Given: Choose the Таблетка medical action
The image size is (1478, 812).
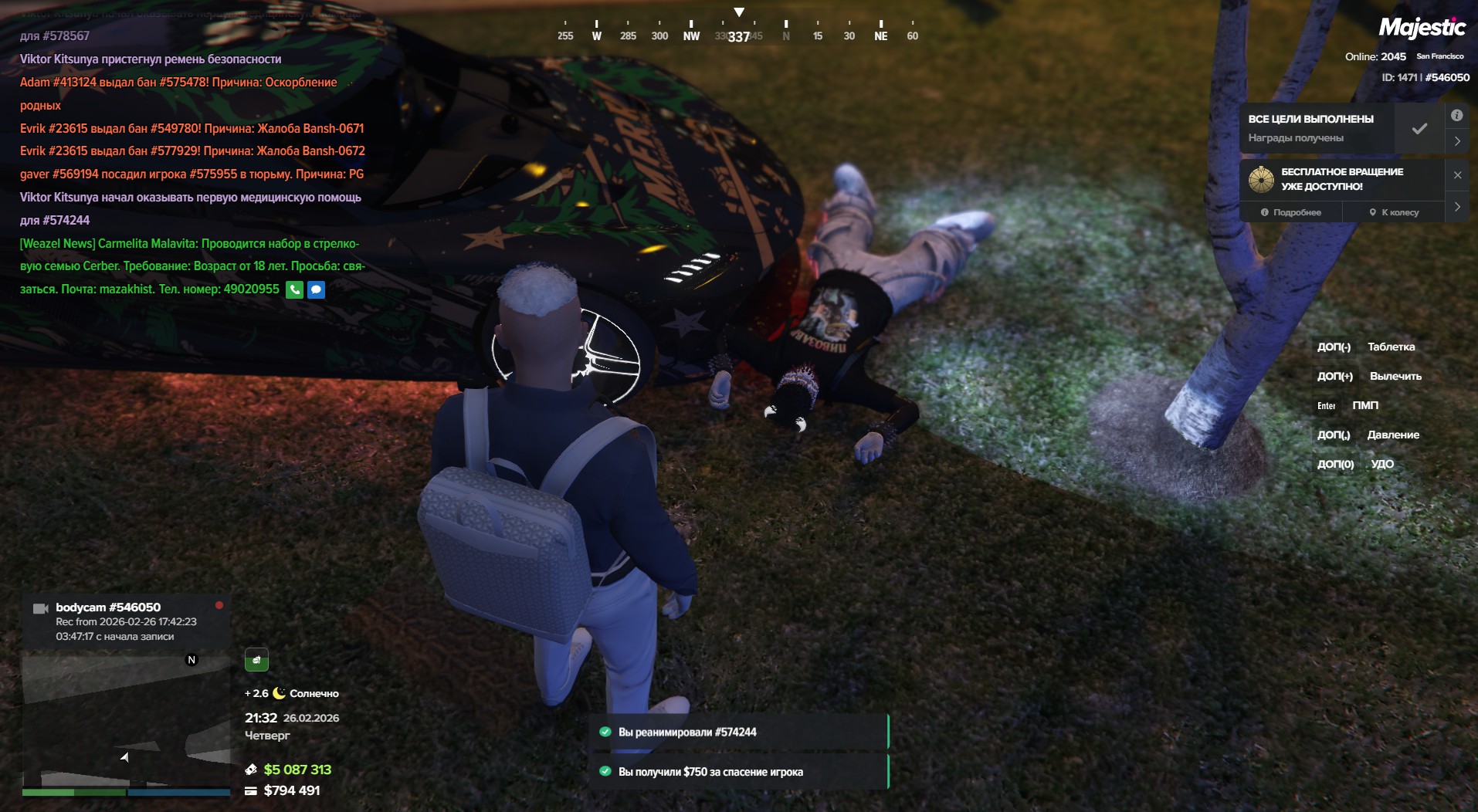Looking at the screenshot, I should pyautogui.click(x=1391, y=347).
